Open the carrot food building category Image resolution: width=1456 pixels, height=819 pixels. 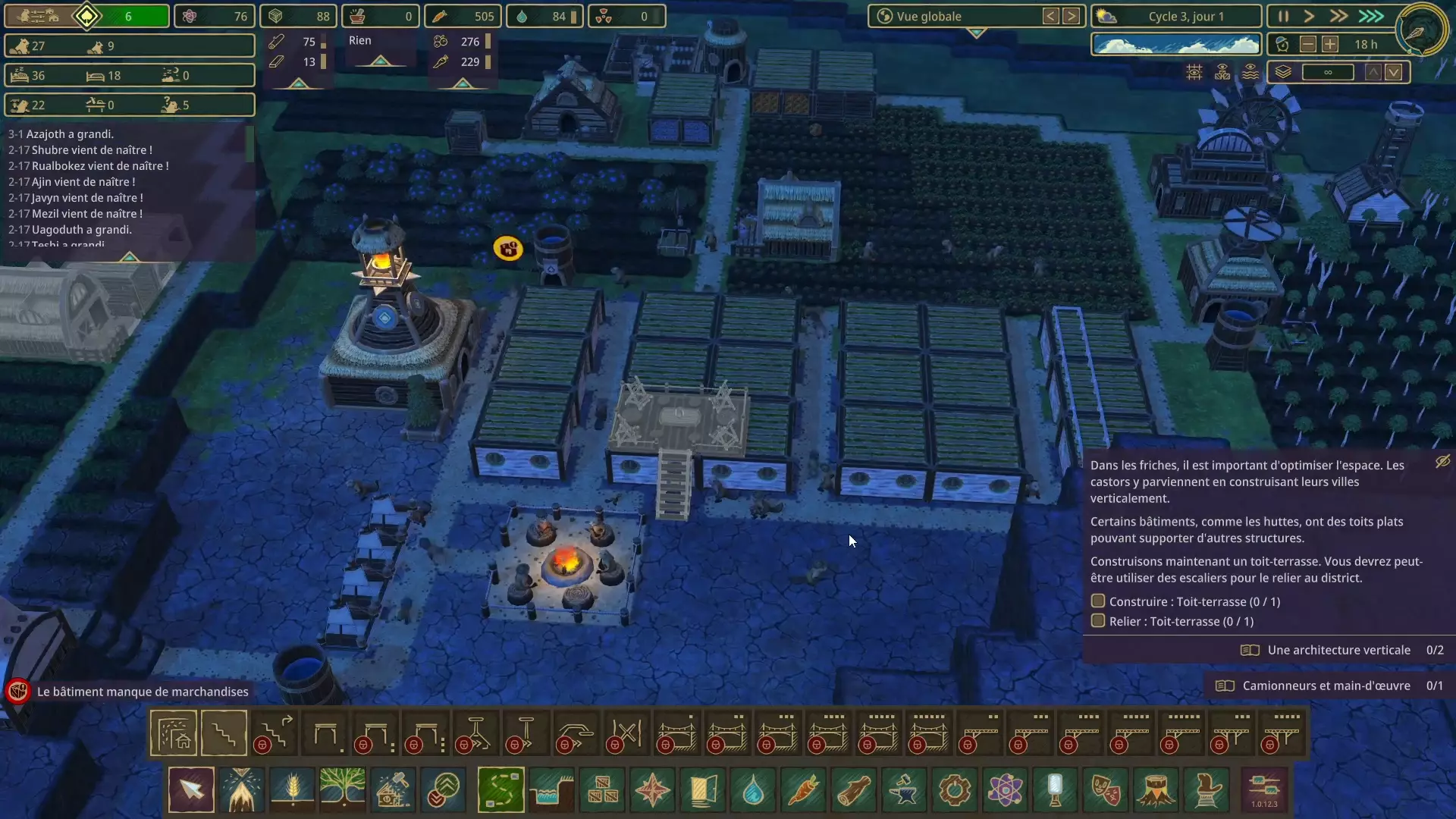(804, 789)
